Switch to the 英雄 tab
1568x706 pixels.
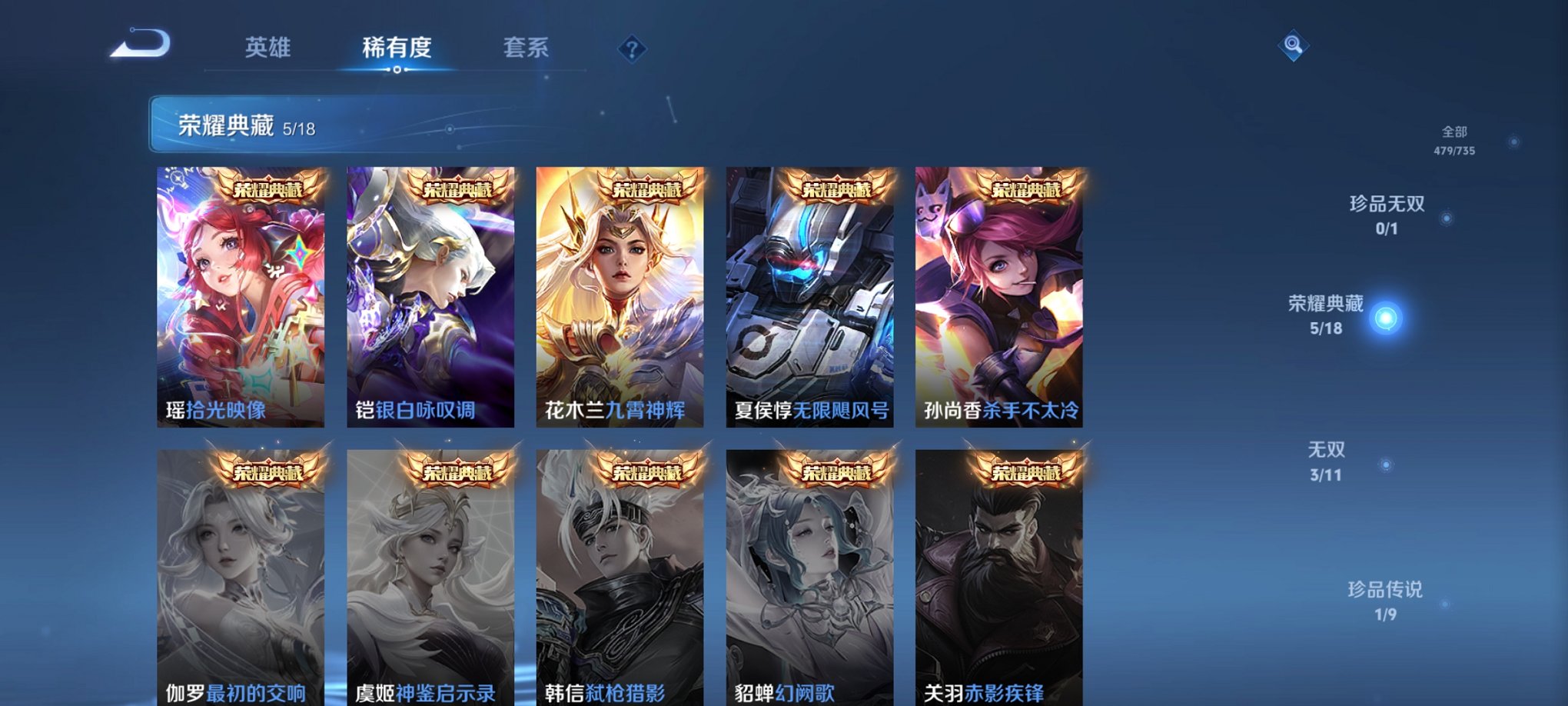click(269, 48)
